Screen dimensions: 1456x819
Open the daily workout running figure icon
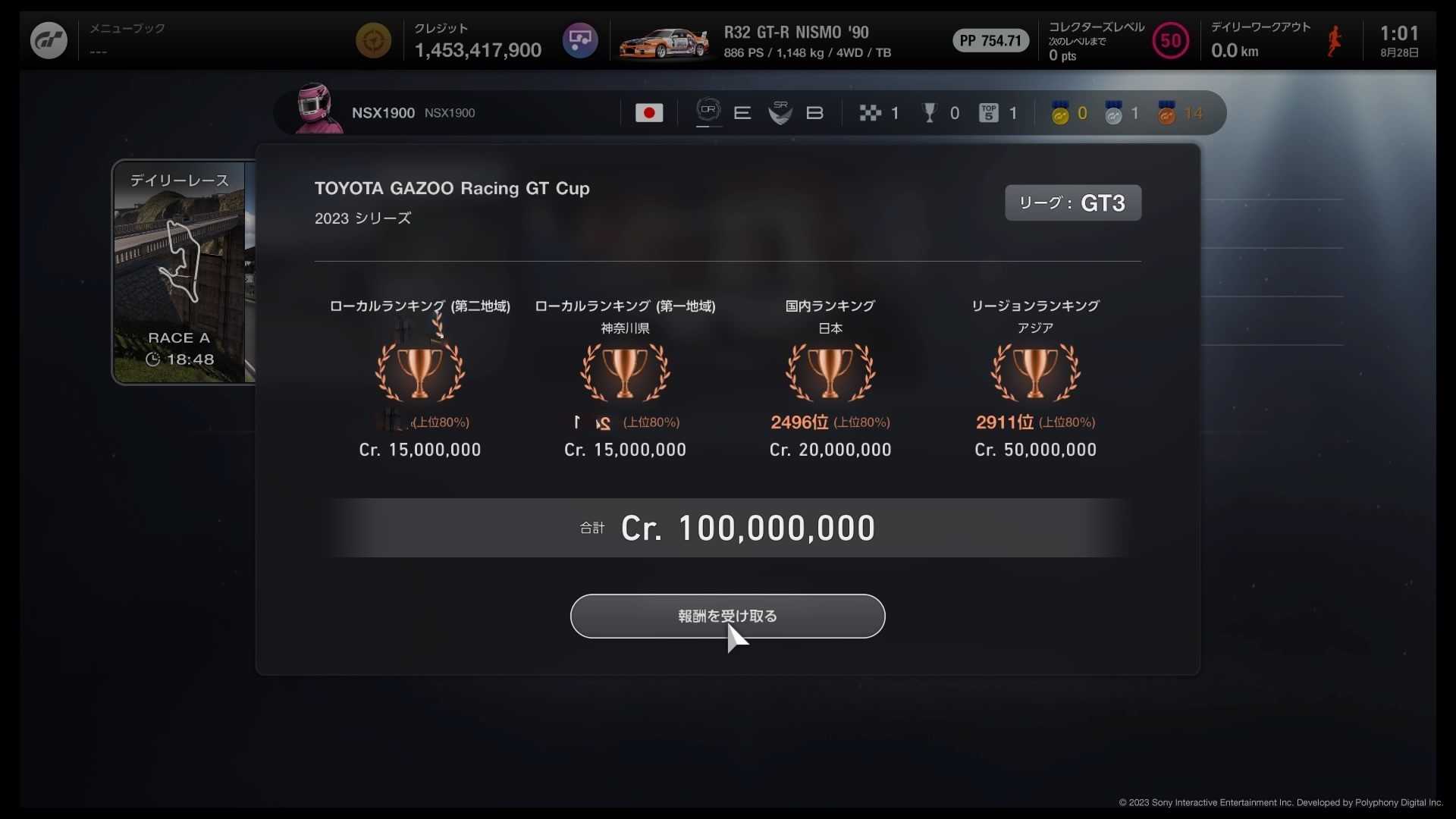click(1334, 39)
